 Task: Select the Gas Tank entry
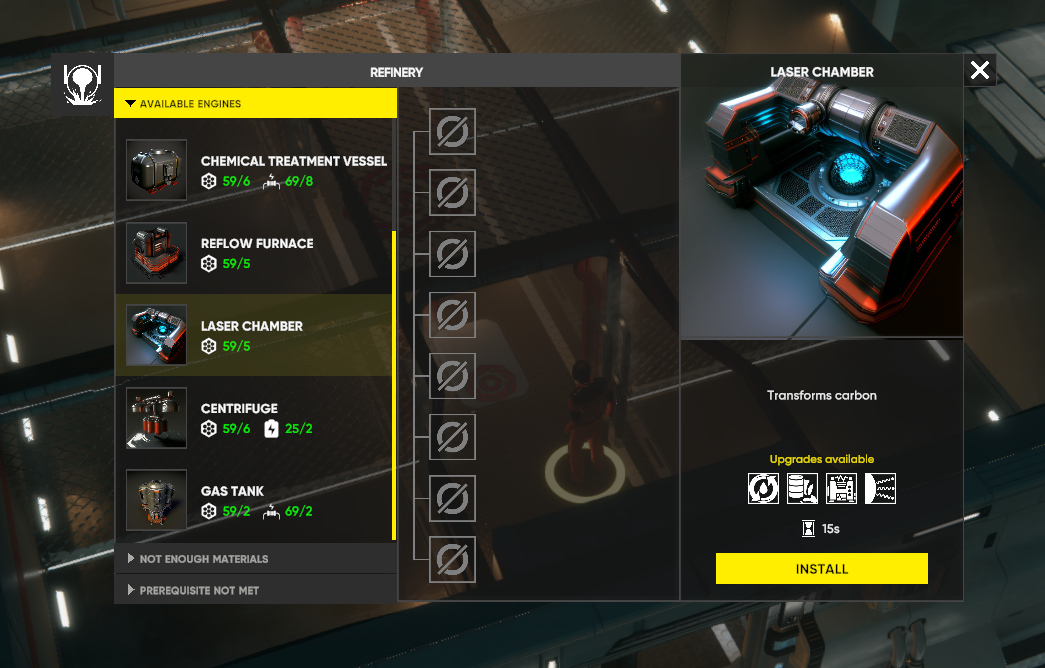pos(256,500)
